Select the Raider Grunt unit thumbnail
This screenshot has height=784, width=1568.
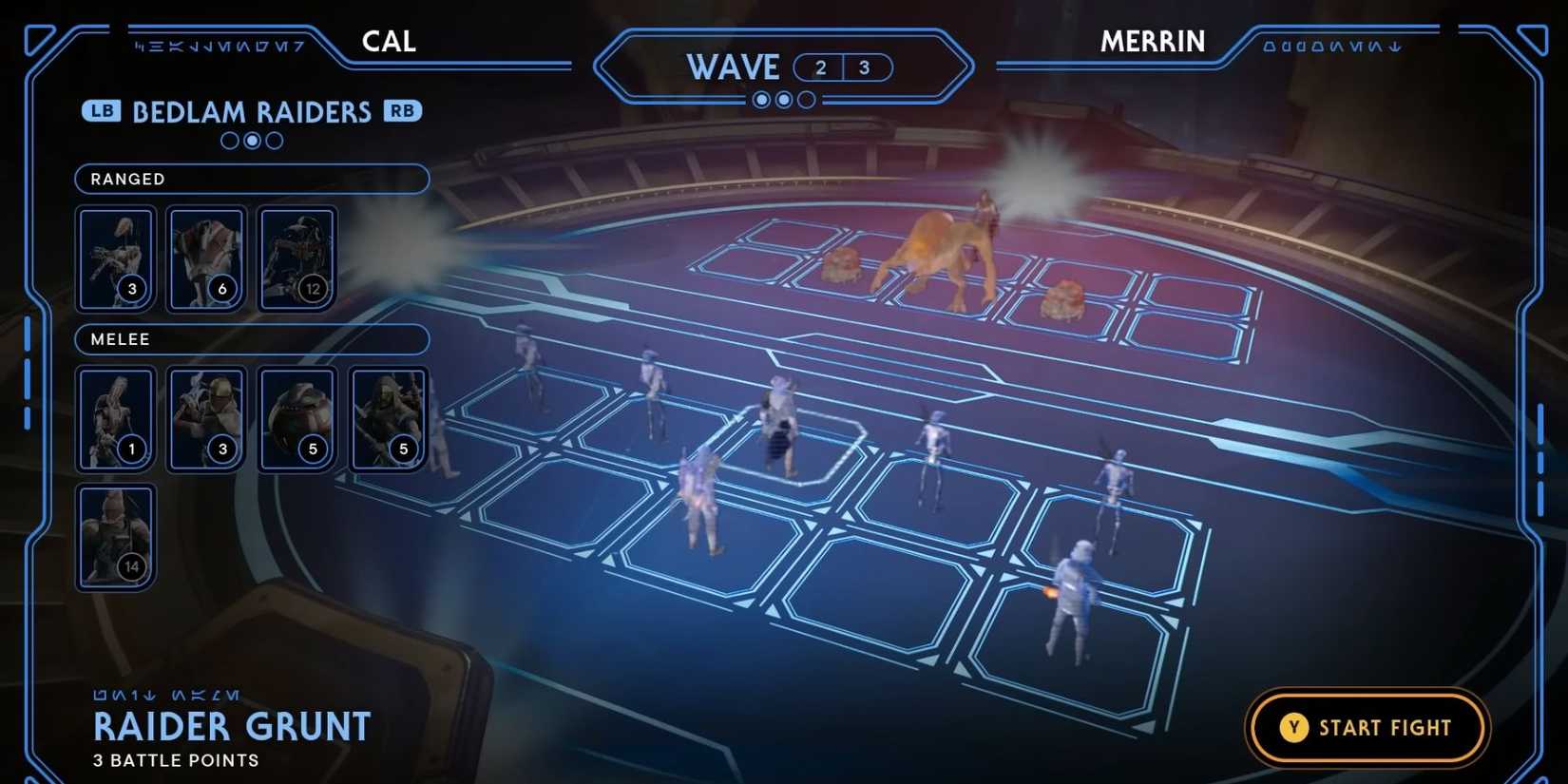[205, 418]
